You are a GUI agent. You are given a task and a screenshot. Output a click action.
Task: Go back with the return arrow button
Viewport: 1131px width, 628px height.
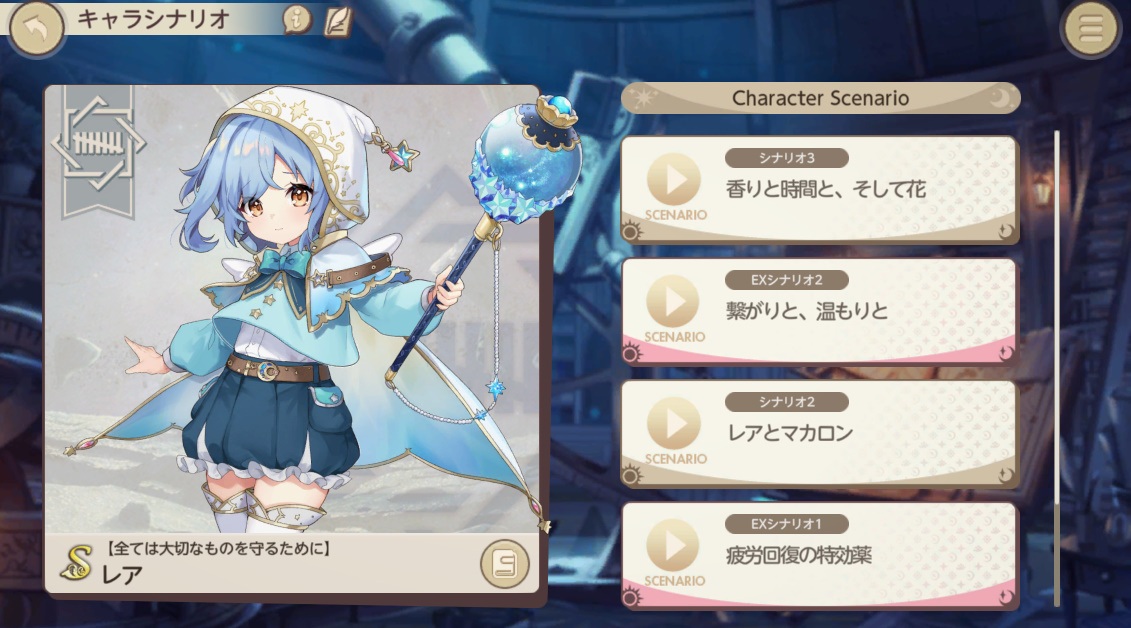click(36, 29)
